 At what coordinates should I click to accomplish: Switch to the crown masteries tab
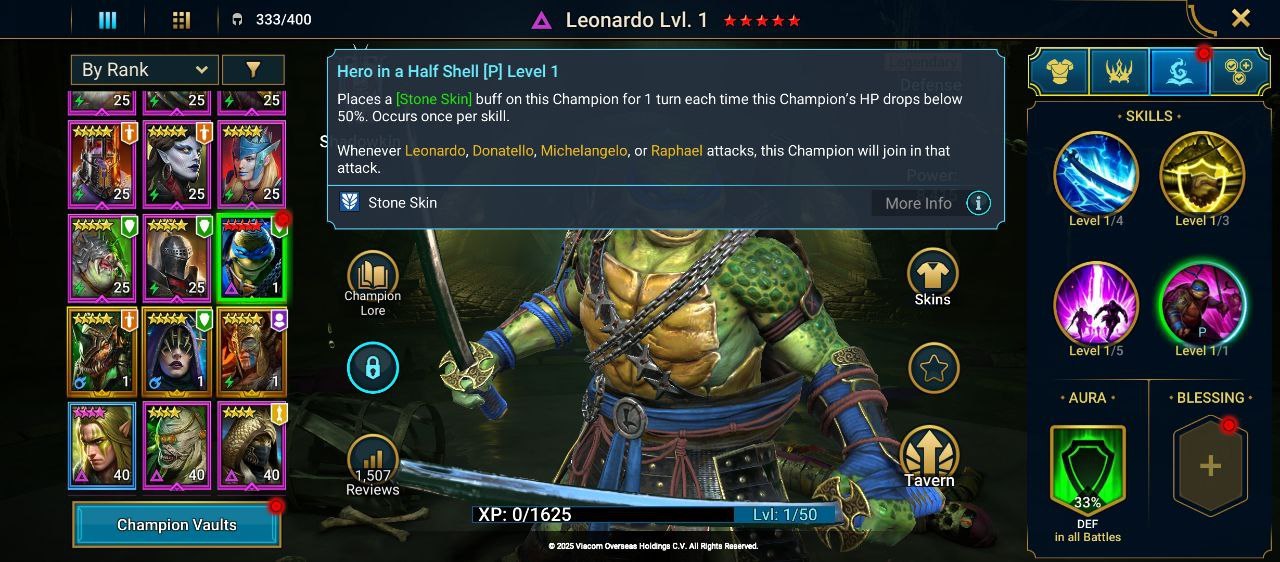[x=1119, y=70]
